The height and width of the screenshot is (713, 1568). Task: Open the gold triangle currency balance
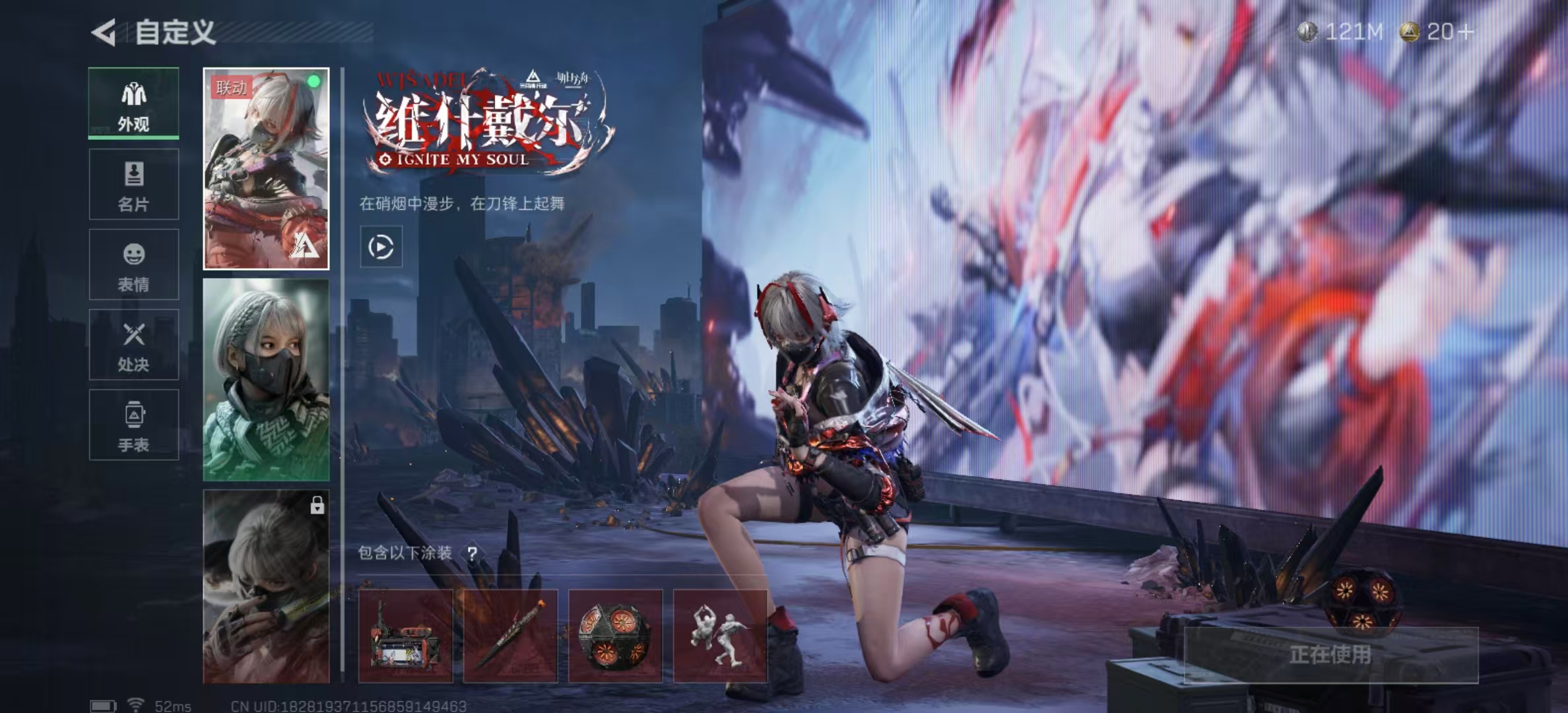point(1436,32)
